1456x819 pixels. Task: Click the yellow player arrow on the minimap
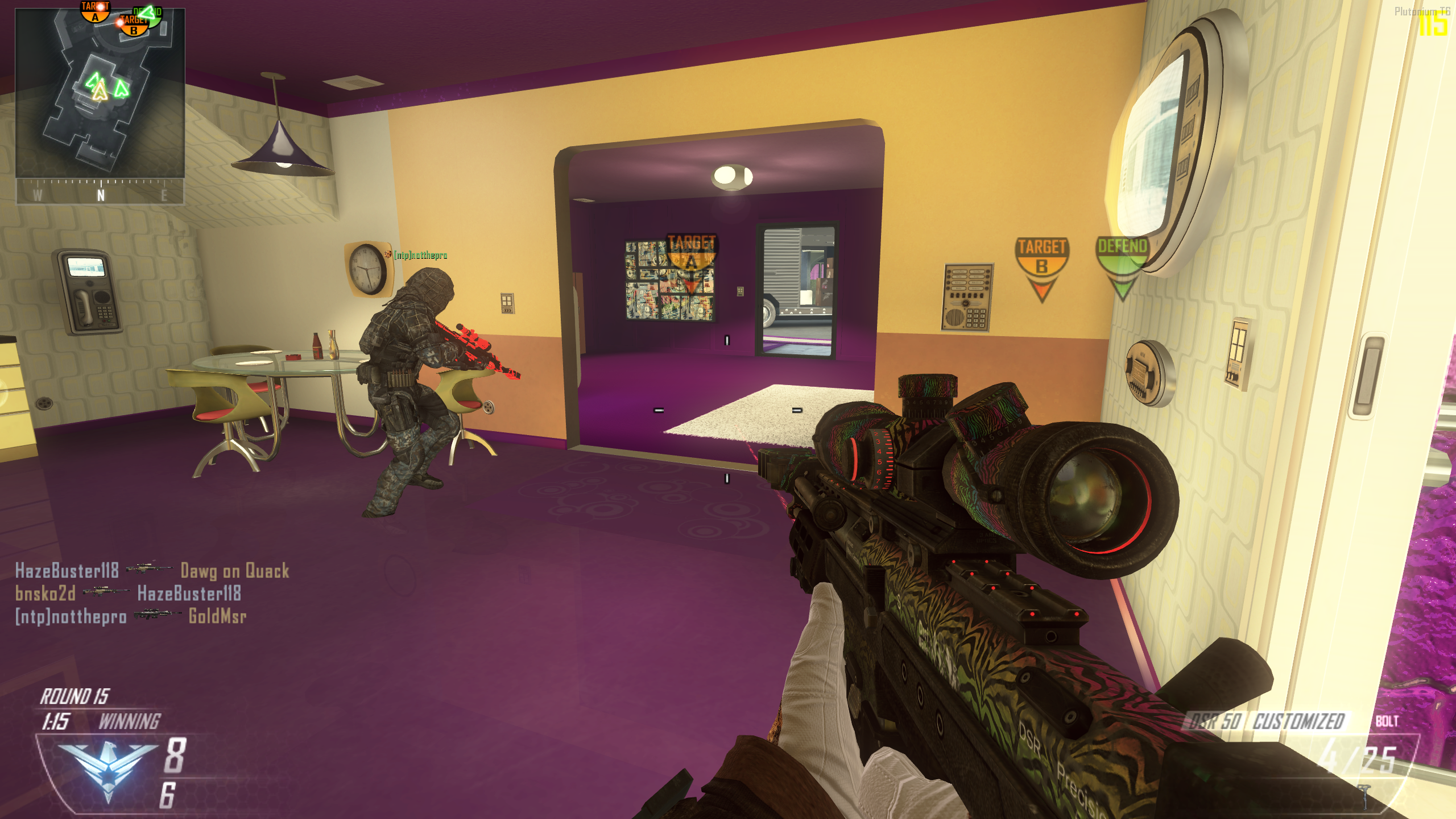pyautogui.click(x=100, y=91)
